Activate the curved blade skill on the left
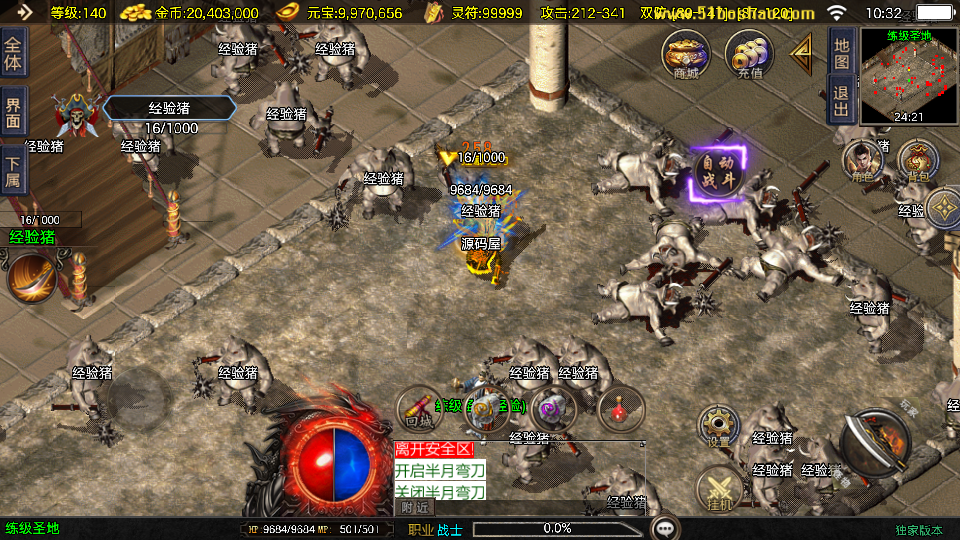Screen dimensions: 960x540 (x=30, y=277)
